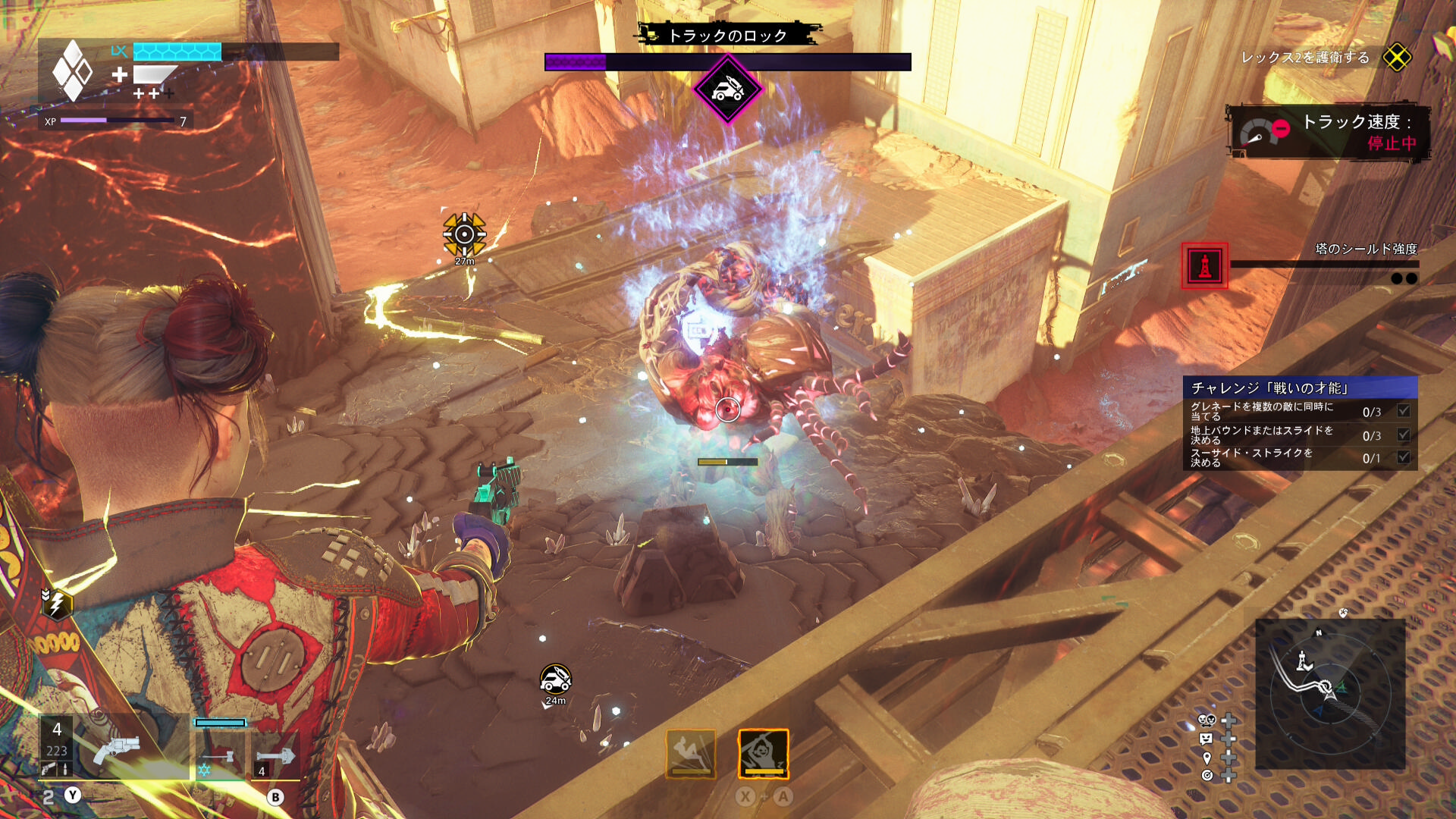Viewport: 1456px width, 819px height.
Task: Activate the highlighted orange traversal attack ability
Action: click(763, 754)
